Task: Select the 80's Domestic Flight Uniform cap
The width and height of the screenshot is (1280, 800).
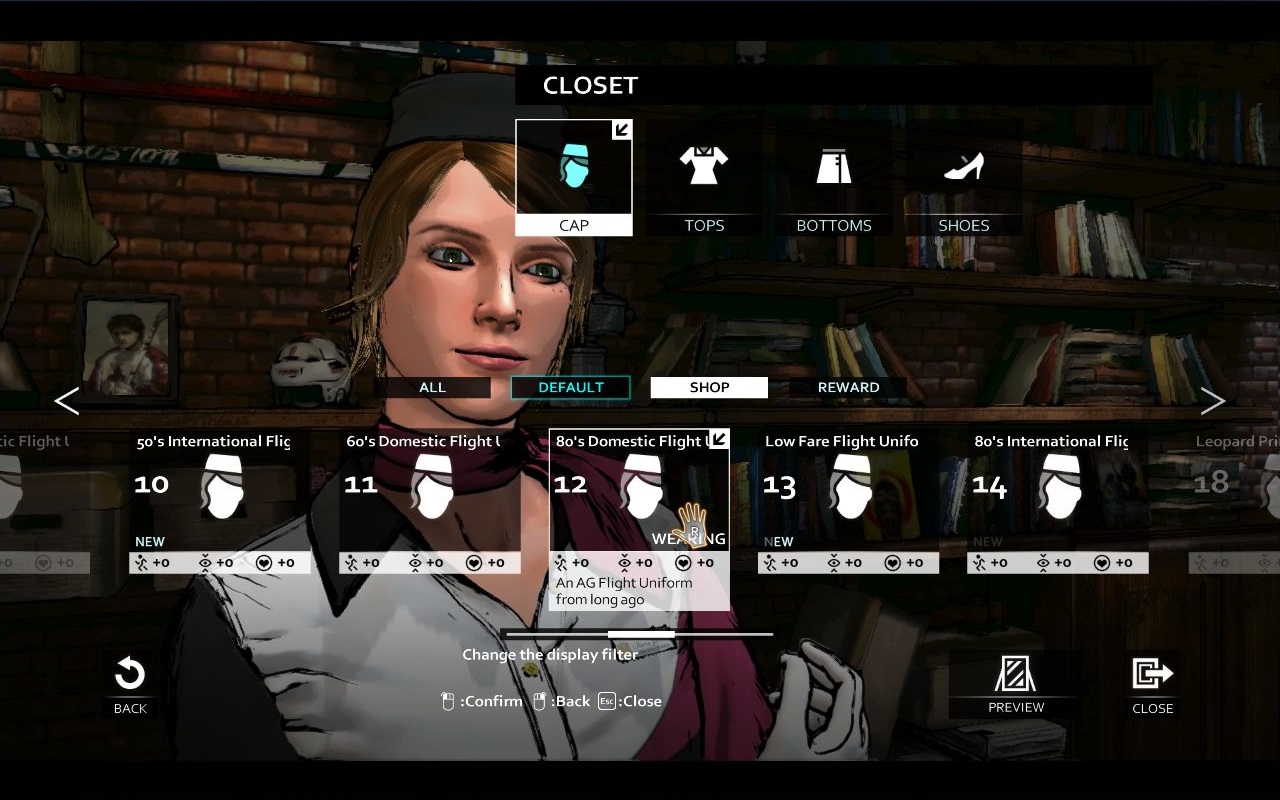Action: point(640,490)
